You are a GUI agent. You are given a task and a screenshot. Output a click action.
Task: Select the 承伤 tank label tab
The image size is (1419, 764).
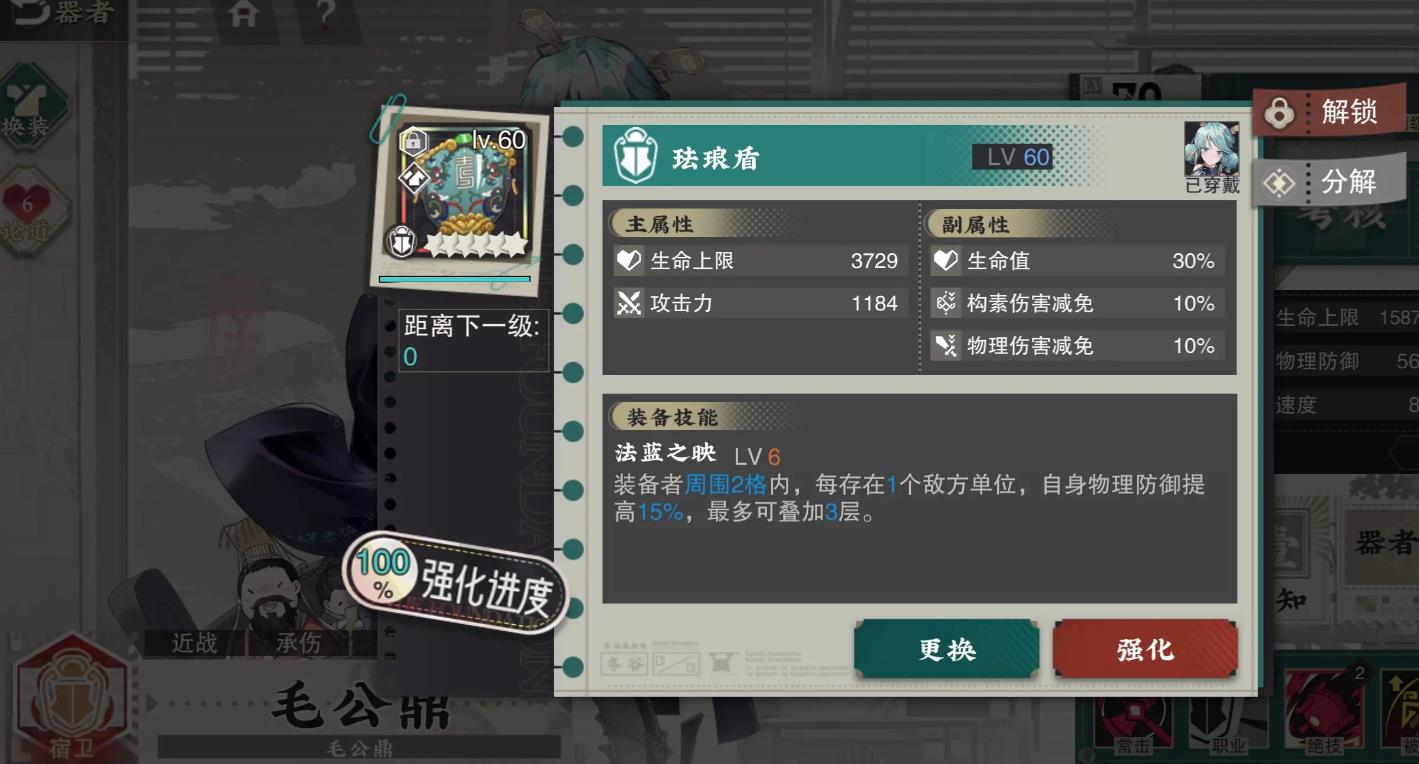coord(299,643)
